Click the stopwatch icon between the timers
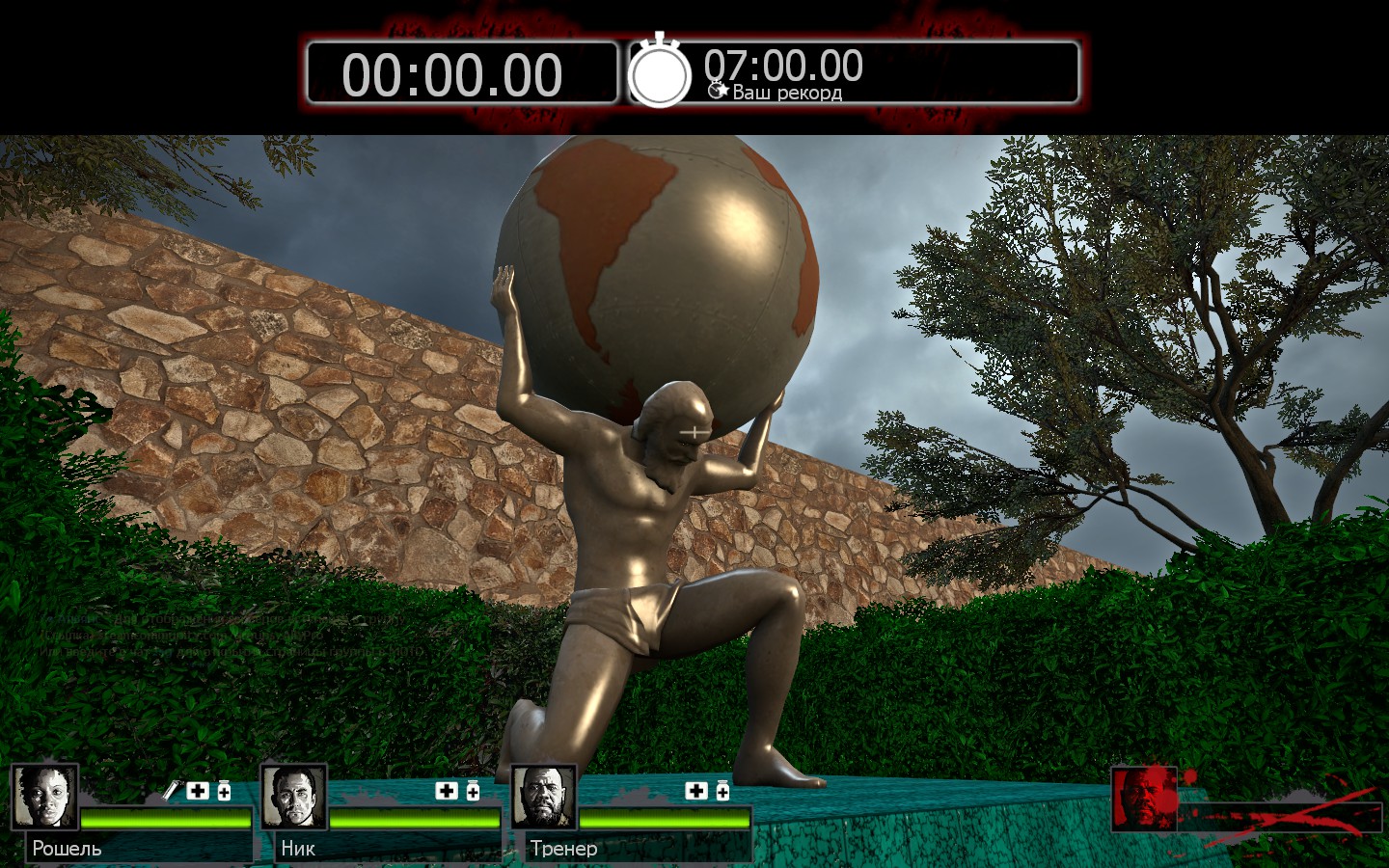This screenshot has height=868, width=1389. click(660, 72)
